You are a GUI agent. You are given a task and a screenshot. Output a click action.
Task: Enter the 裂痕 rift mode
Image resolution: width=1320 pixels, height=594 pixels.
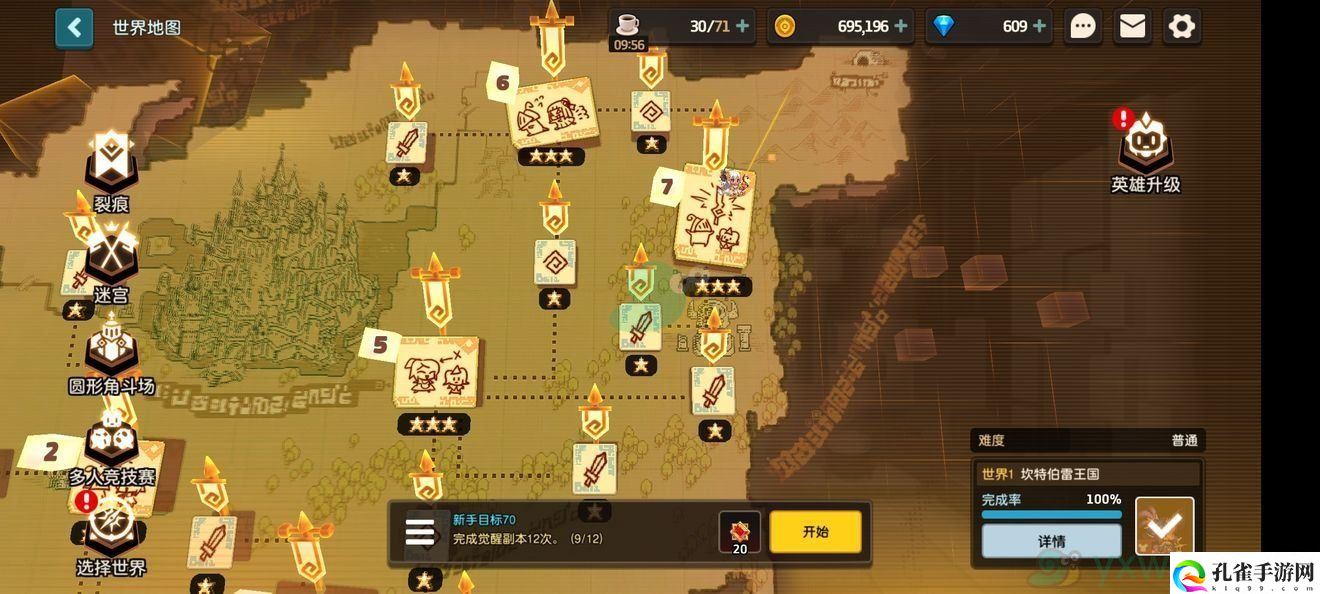point(111,165)
